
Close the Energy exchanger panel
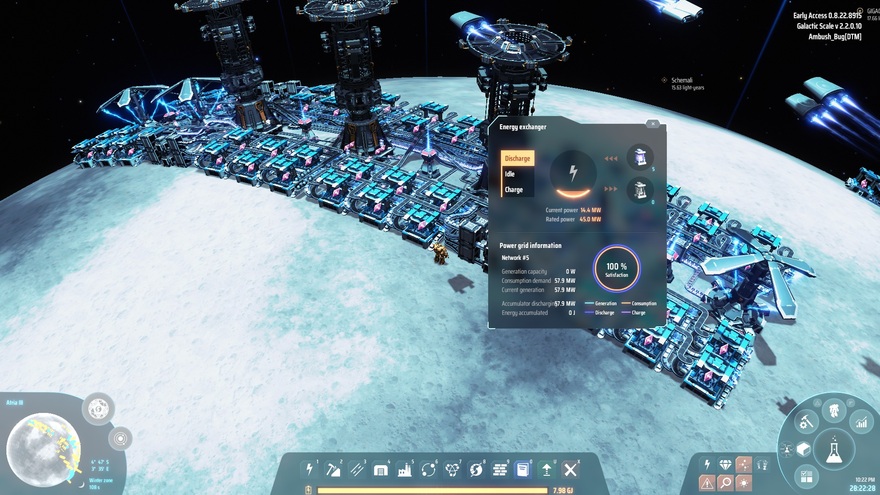click(x=652, y=124)
